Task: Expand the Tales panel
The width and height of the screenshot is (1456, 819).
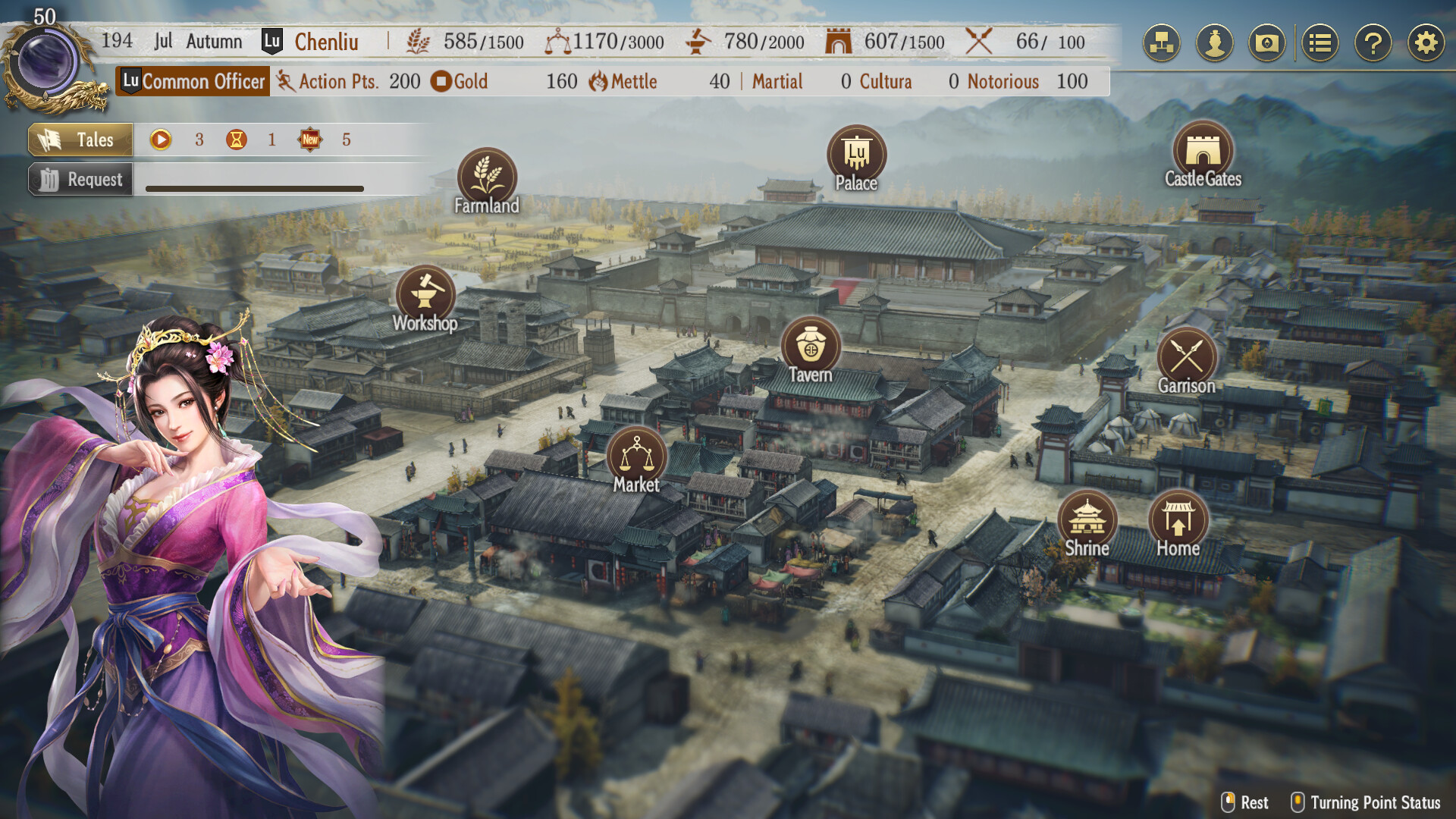Action: click(79, 140)
